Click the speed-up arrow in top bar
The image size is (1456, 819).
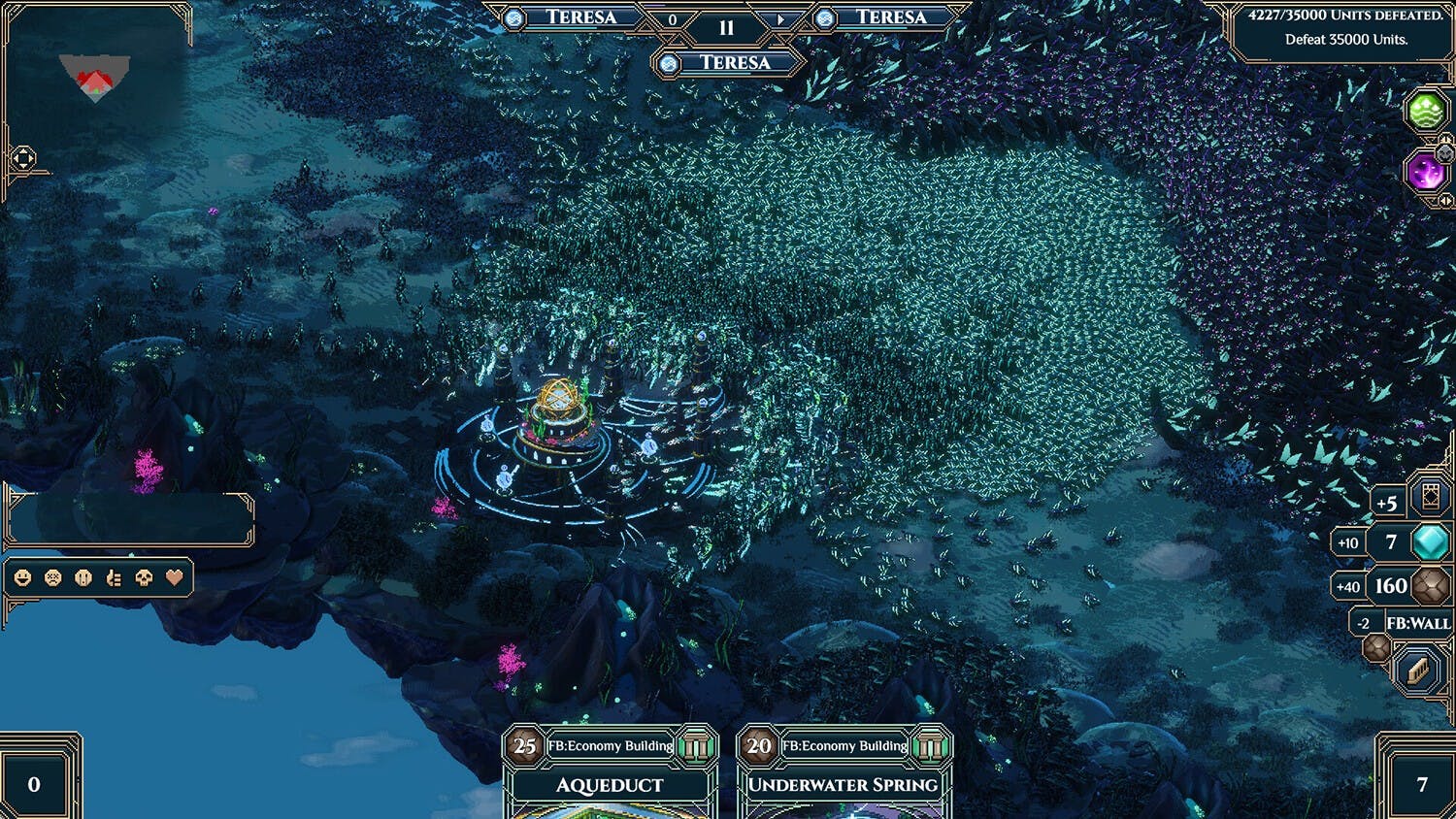tap(780, 19)
